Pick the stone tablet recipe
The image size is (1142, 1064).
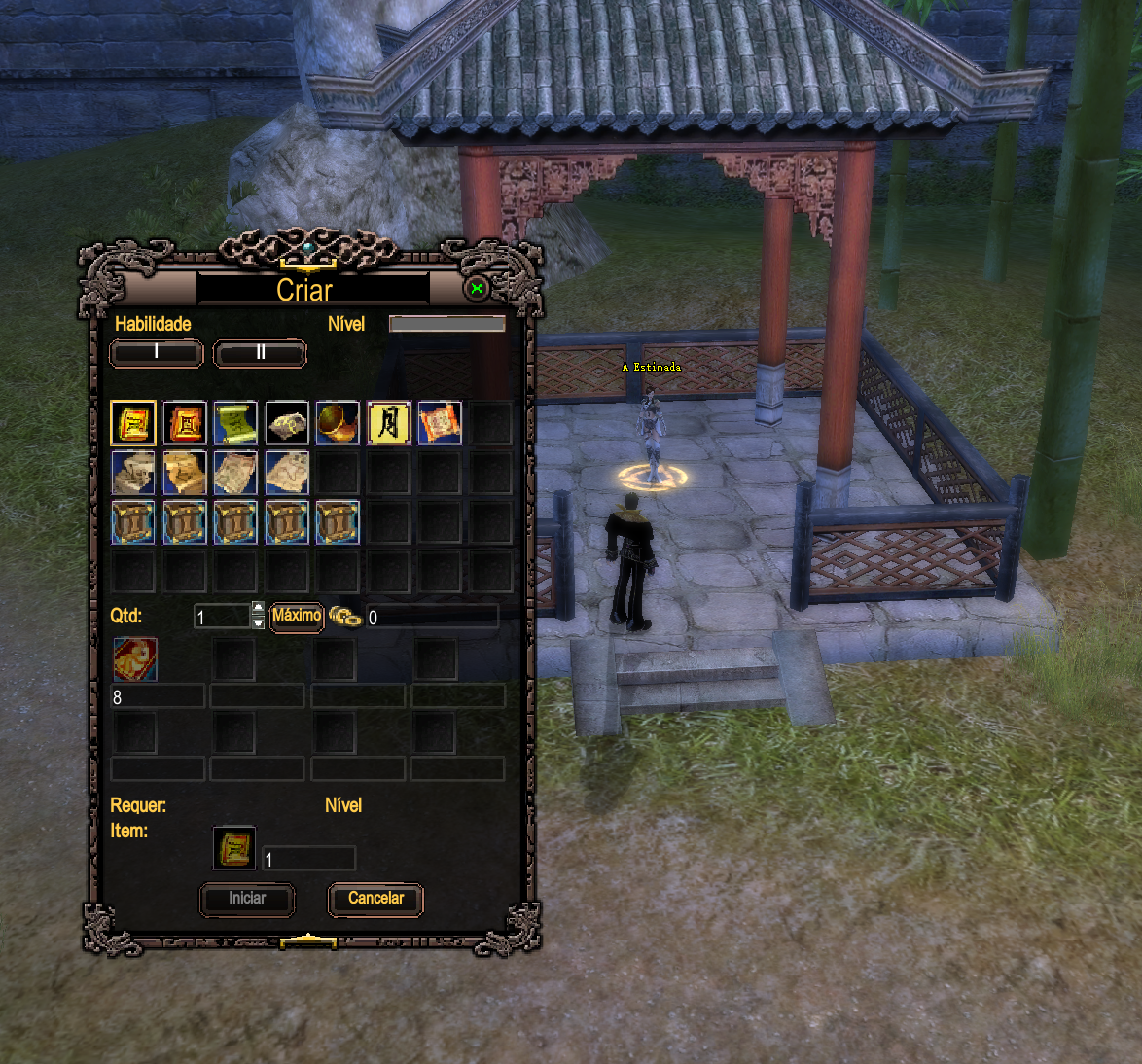[x=287, y=423]
